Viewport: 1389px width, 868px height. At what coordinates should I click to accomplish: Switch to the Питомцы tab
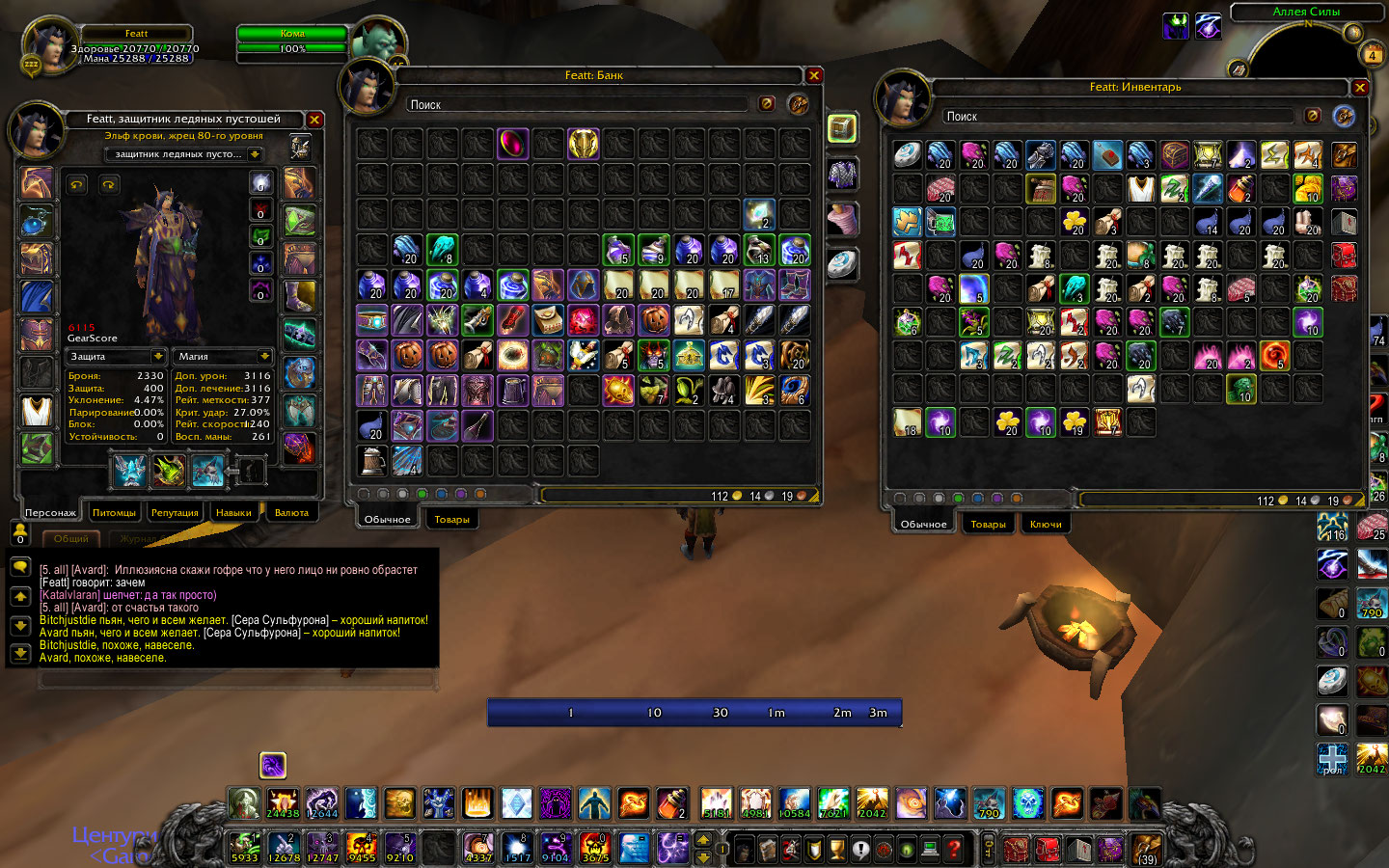[x=114, y=513]
